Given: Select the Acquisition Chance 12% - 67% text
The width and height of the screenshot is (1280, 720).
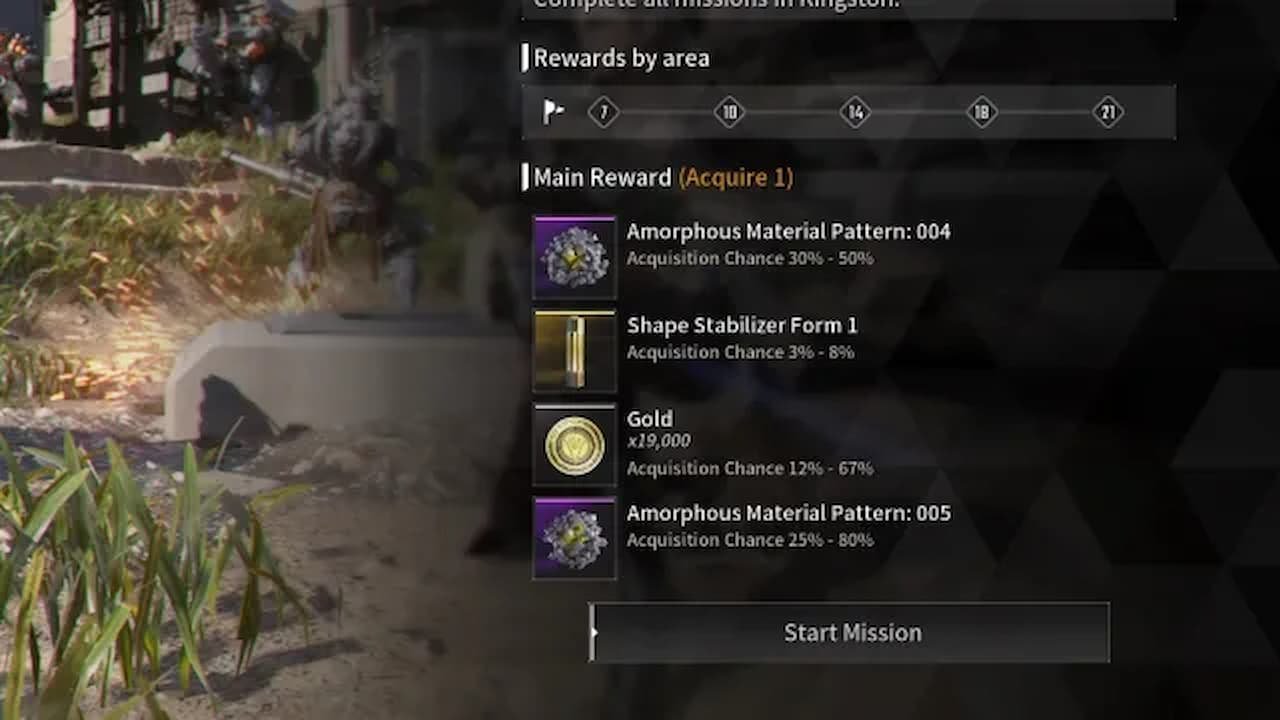Looking at the screenshot, I should click(749, 468).
